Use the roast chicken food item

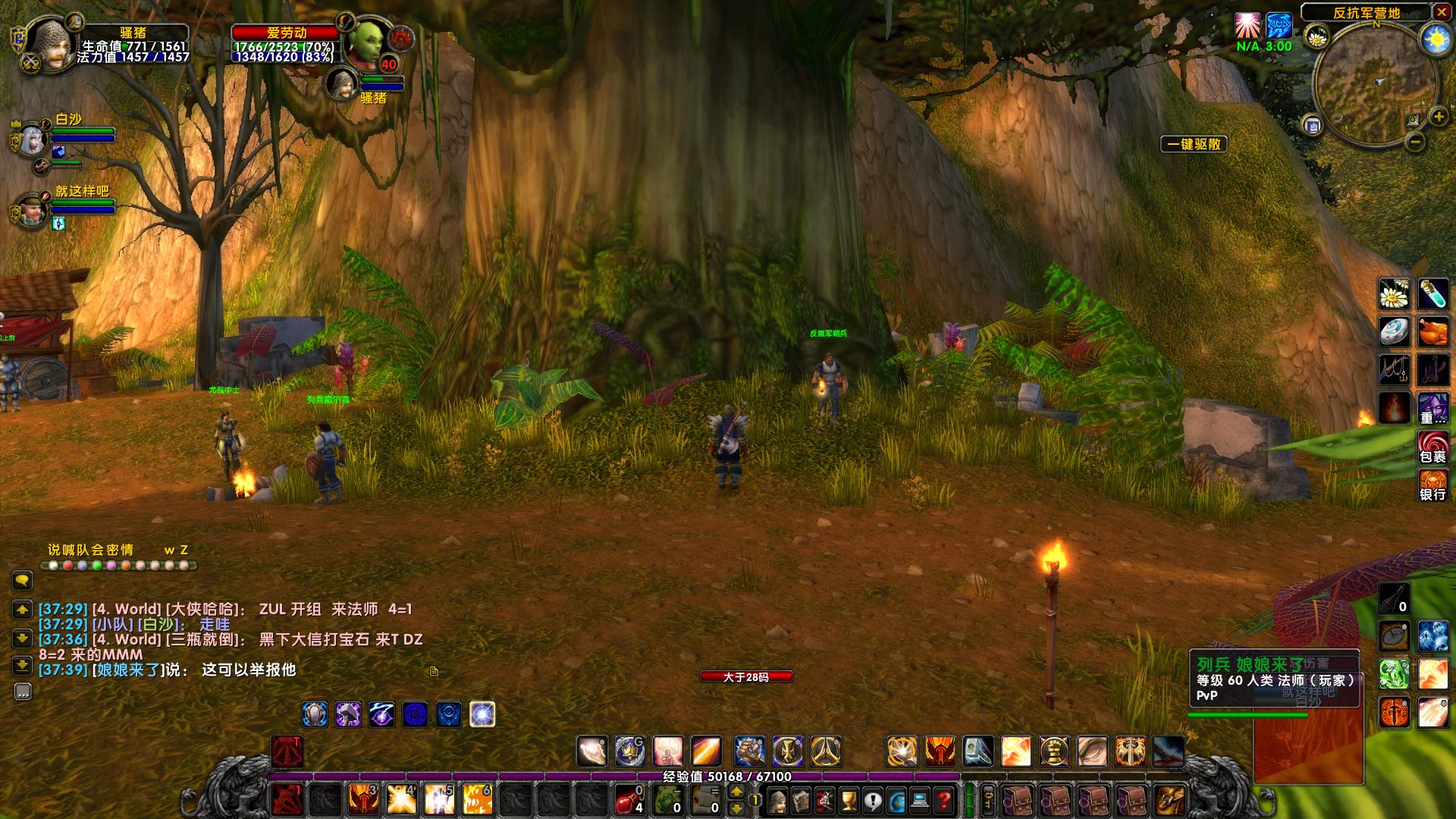click(1432, 332)
